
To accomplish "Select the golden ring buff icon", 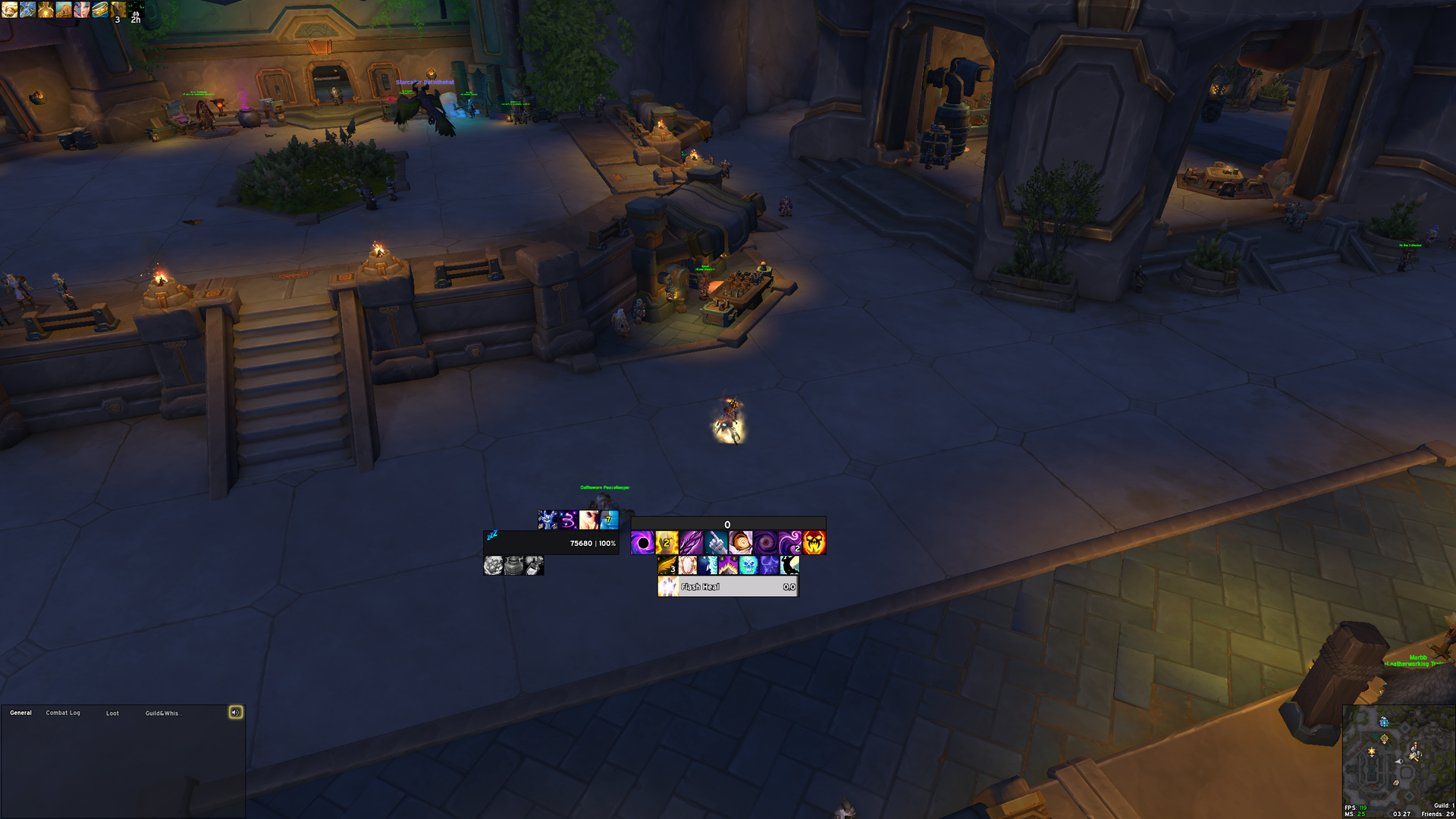I will pos(100,9).
